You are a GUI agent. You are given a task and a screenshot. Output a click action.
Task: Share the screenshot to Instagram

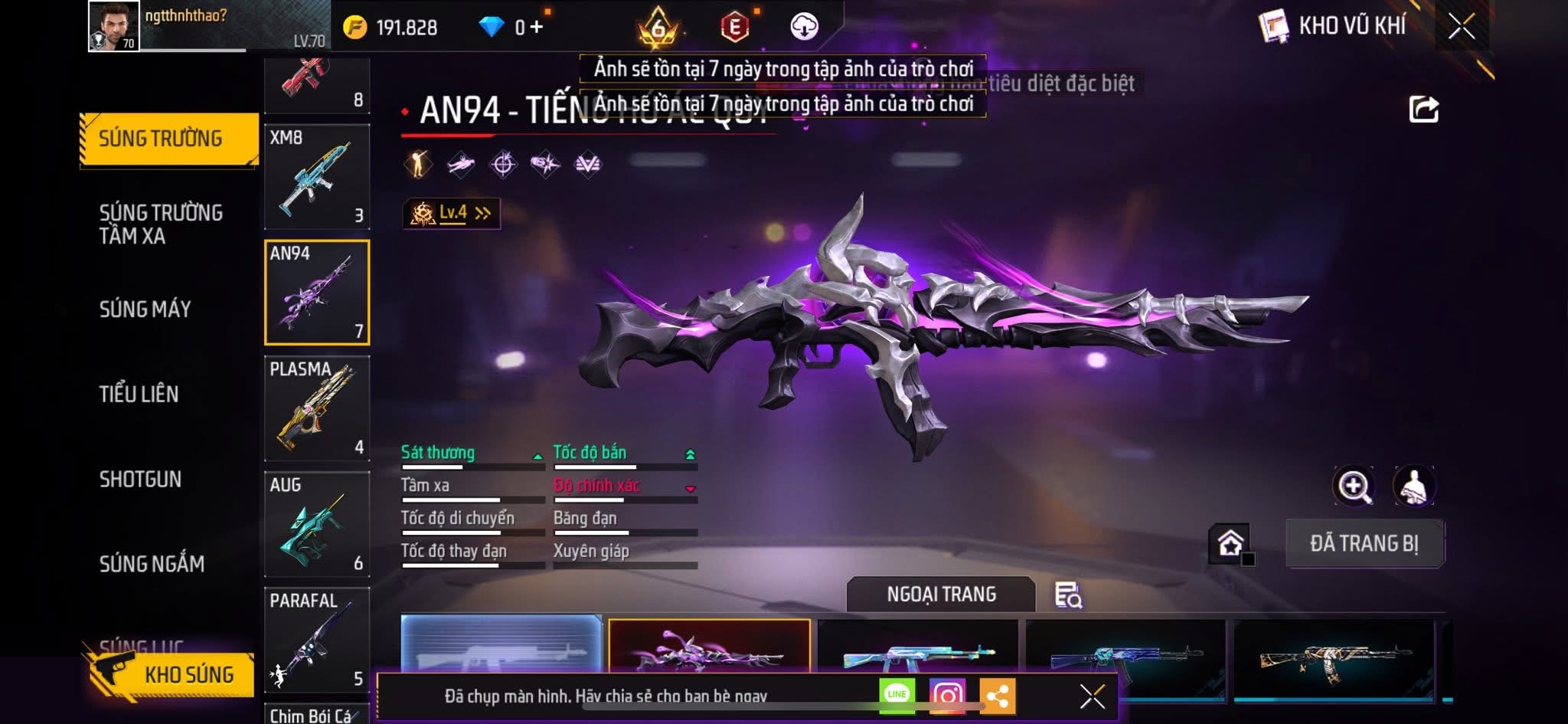(x=947, y=696)
